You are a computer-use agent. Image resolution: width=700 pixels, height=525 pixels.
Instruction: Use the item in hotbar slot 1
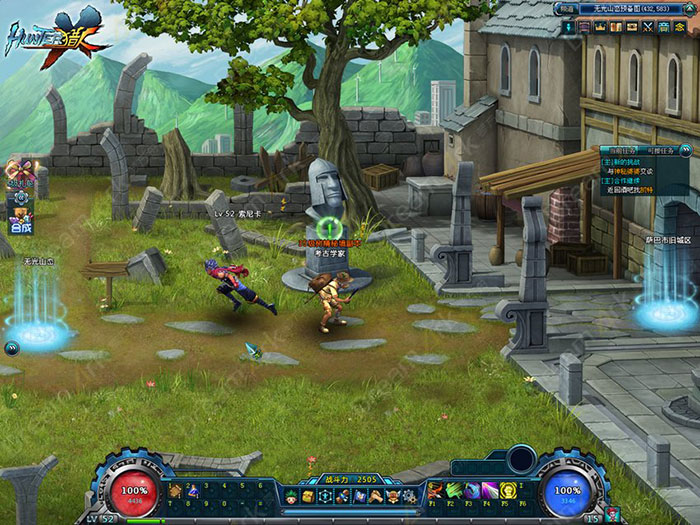click(174, 491)
